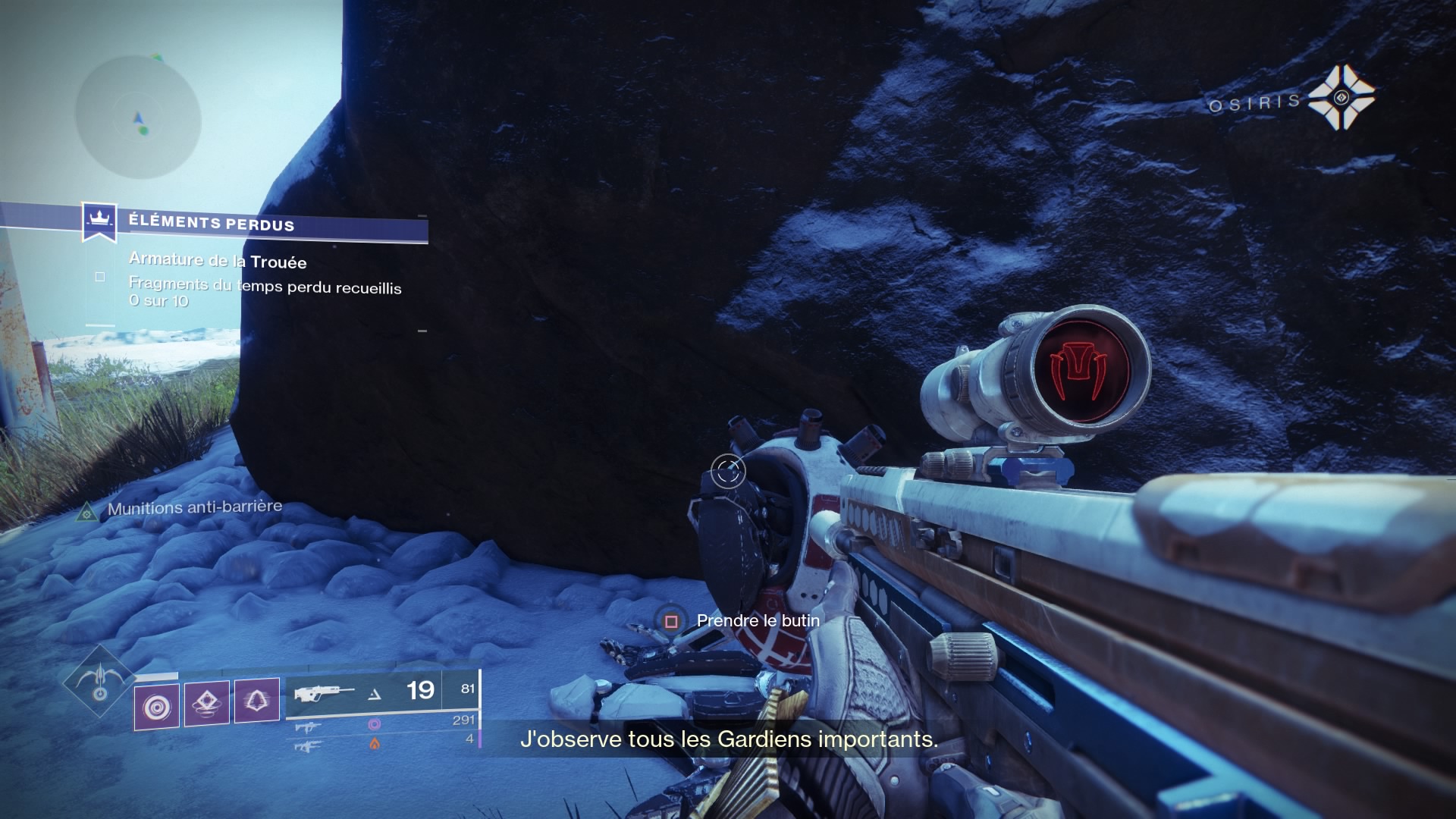The width and height of the screenshot is (1456, 819).
Task: Select the Armature de la Trouée objective checkbox
Action: 100,278
